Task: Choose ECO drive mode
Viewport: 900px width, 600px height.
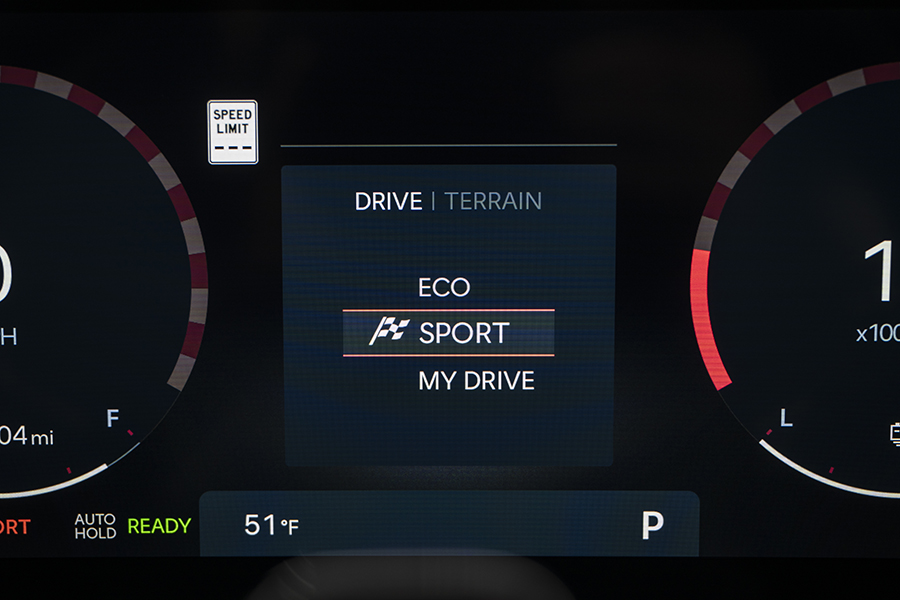Action: 444,288
